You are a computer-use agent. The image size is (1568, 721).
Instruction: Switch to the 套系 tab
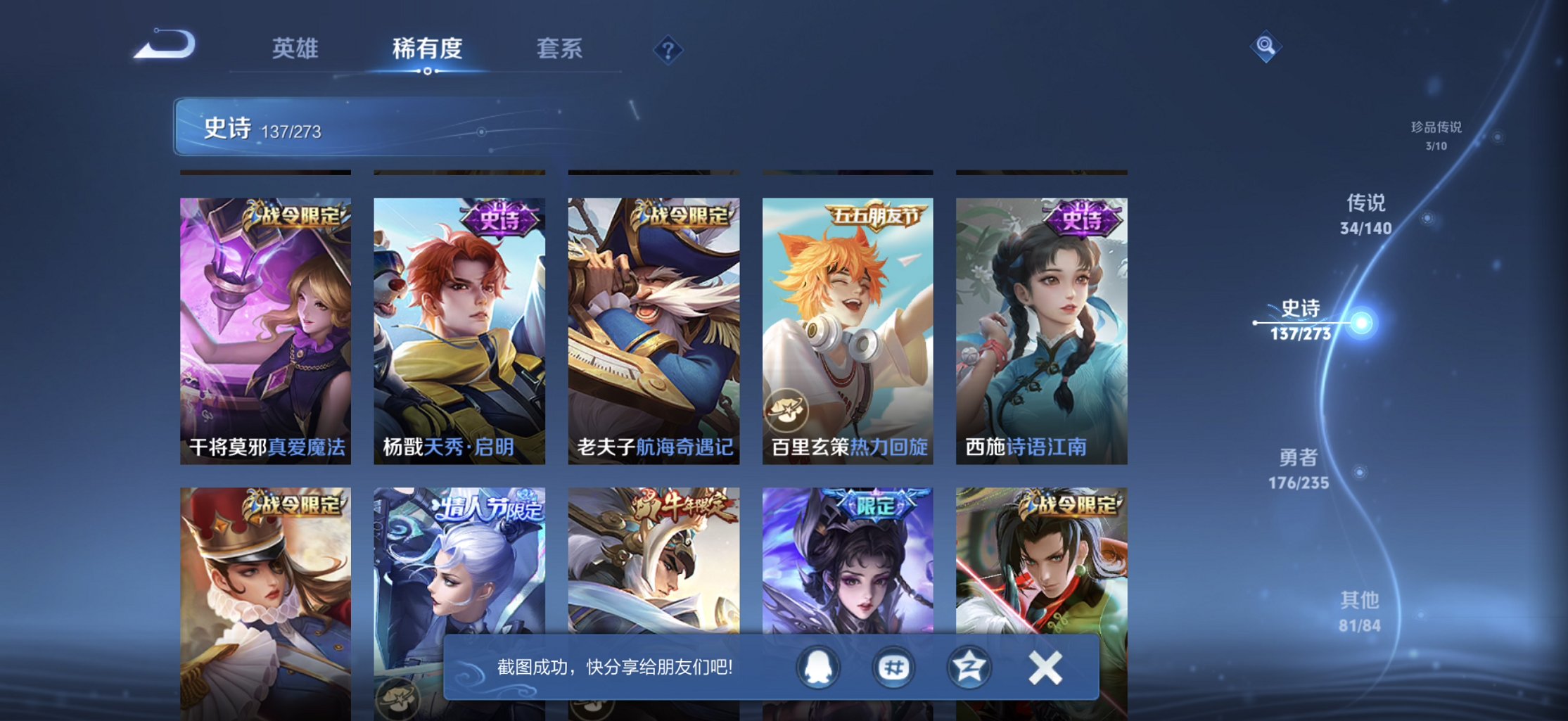tap(561, 49)
